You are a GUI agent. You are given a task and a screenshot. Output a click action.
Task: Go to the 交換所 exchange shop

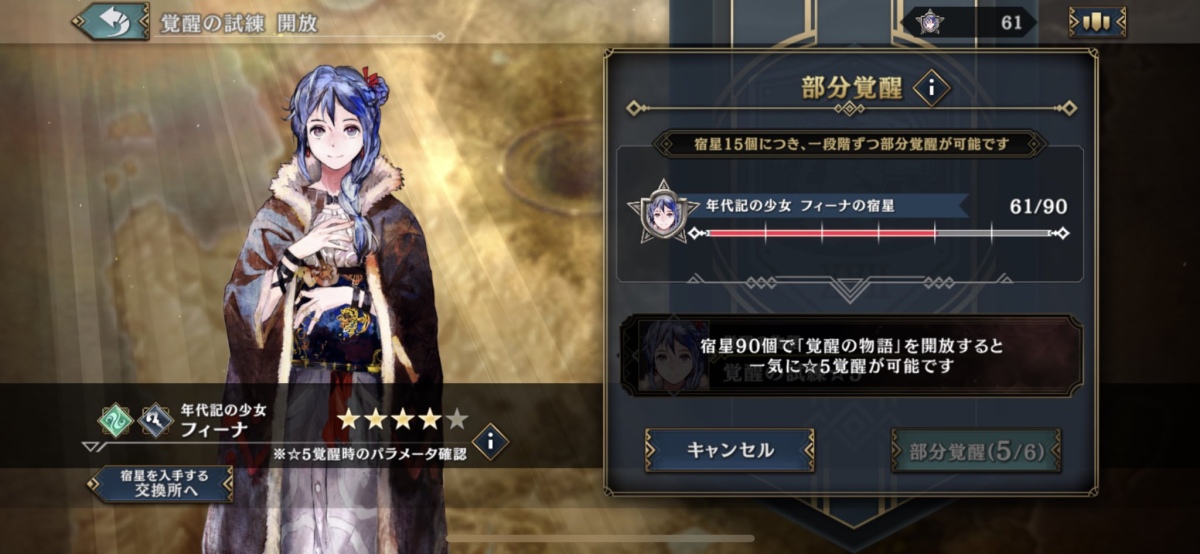click(x=160, y=483)
